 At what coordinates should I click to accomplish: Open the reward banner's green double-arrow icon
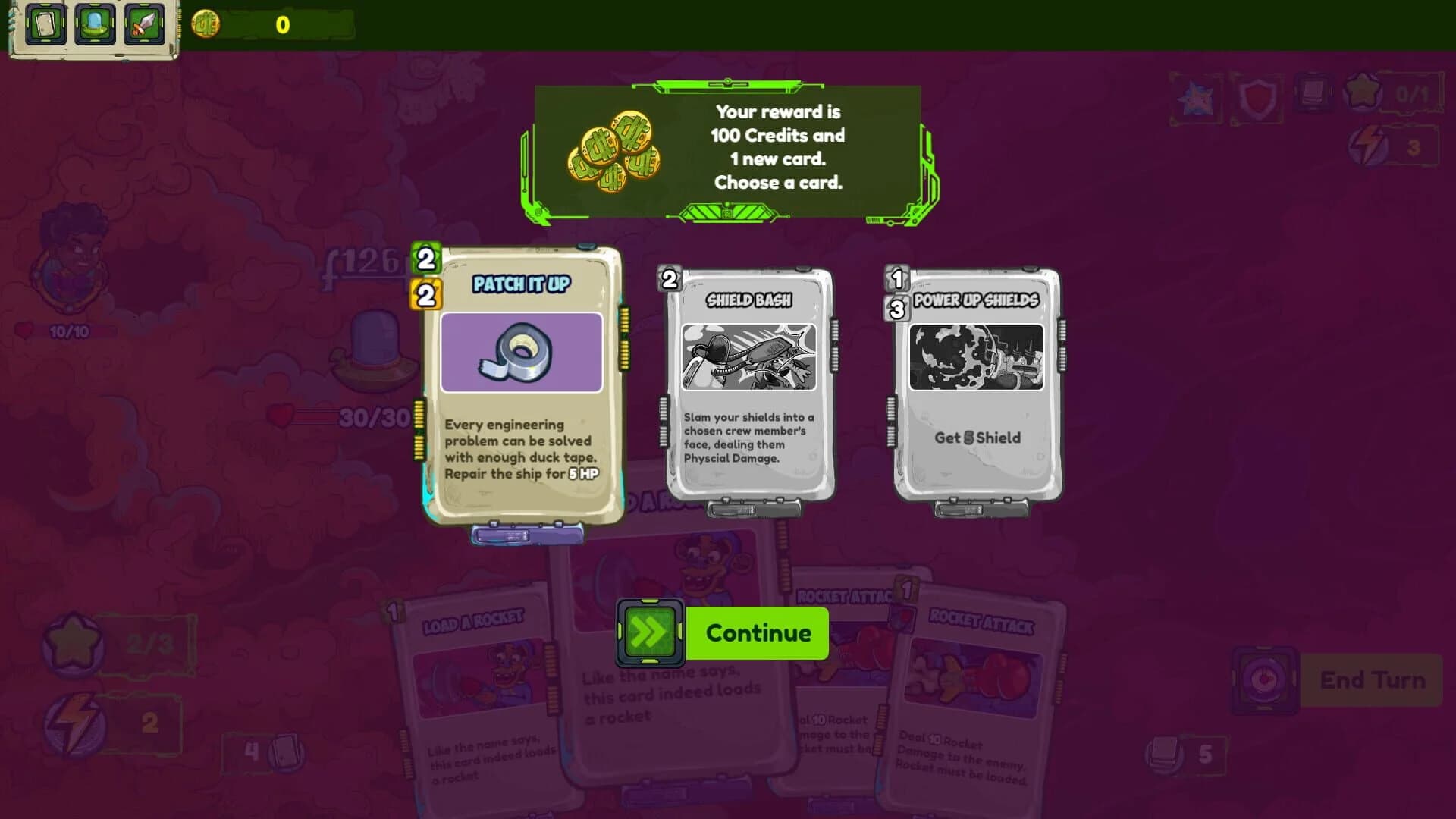[650, 631]
